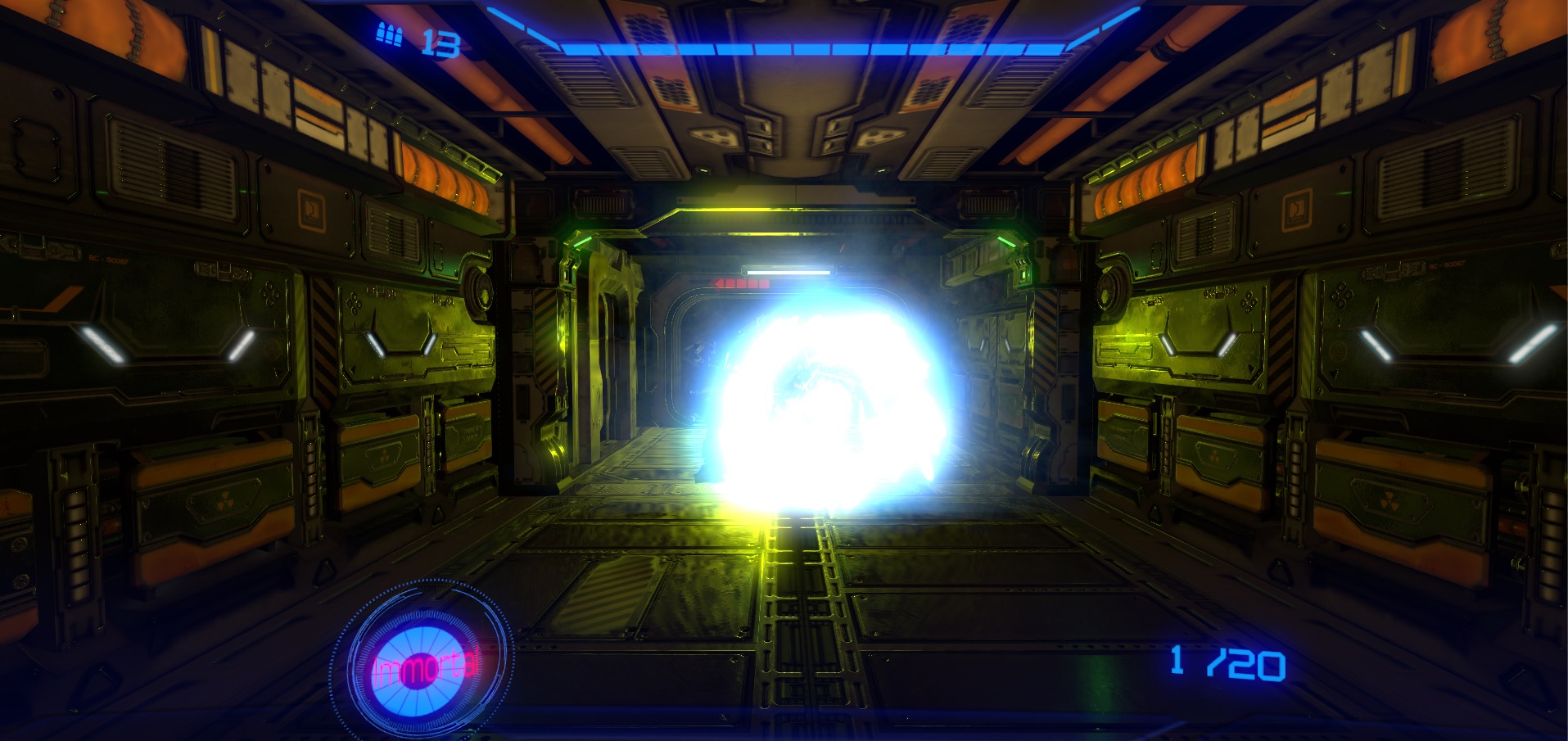Click the red segmented arrow on the far door
1568x741 pixels.
click(739, 283)
